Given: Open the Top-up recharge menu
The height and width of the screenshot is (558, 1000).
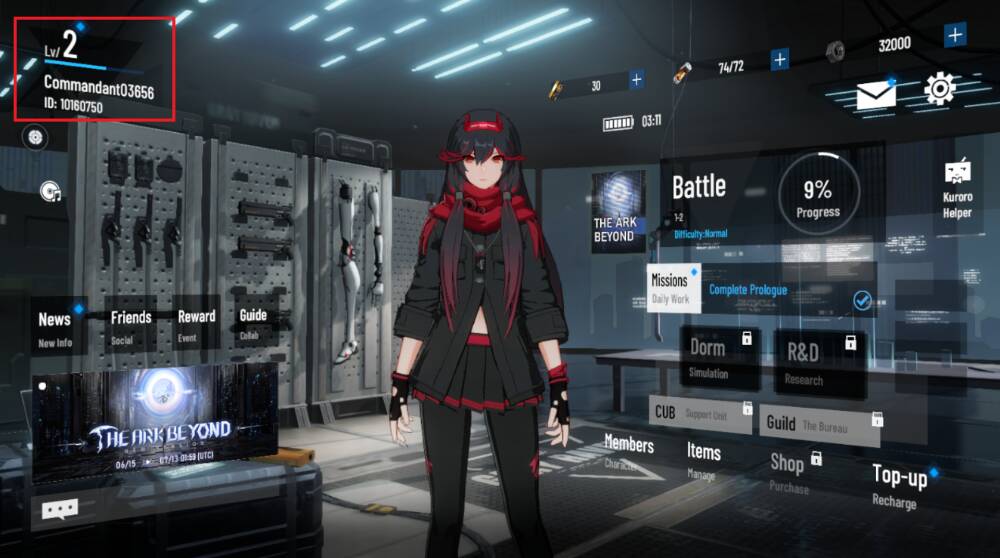Looking at the screenshot, I should click(900, 485).
